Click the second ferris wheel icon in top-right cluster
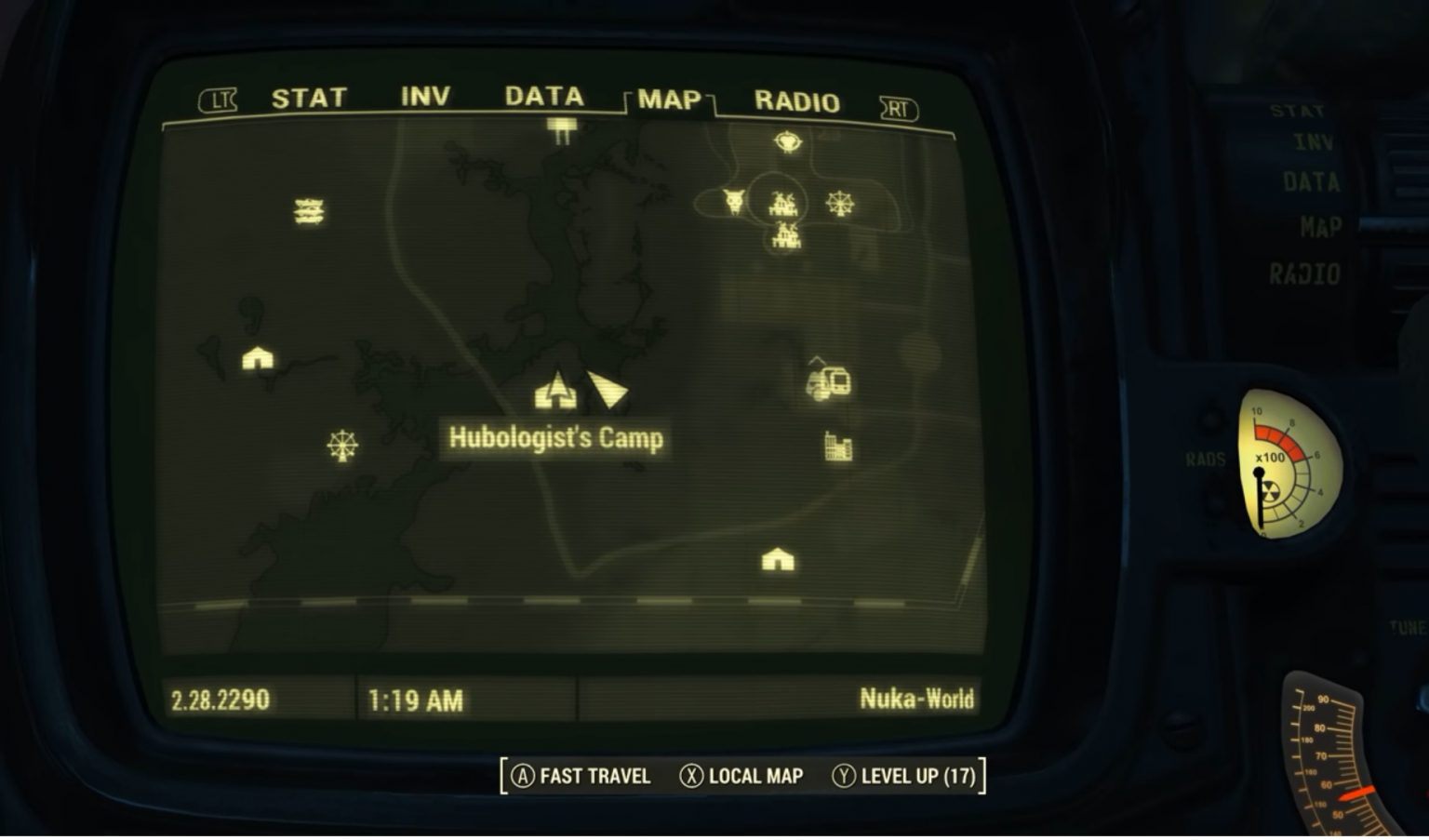Image resolution: width=1429 pixels, height=840 pixels. [x=840, y=202]
